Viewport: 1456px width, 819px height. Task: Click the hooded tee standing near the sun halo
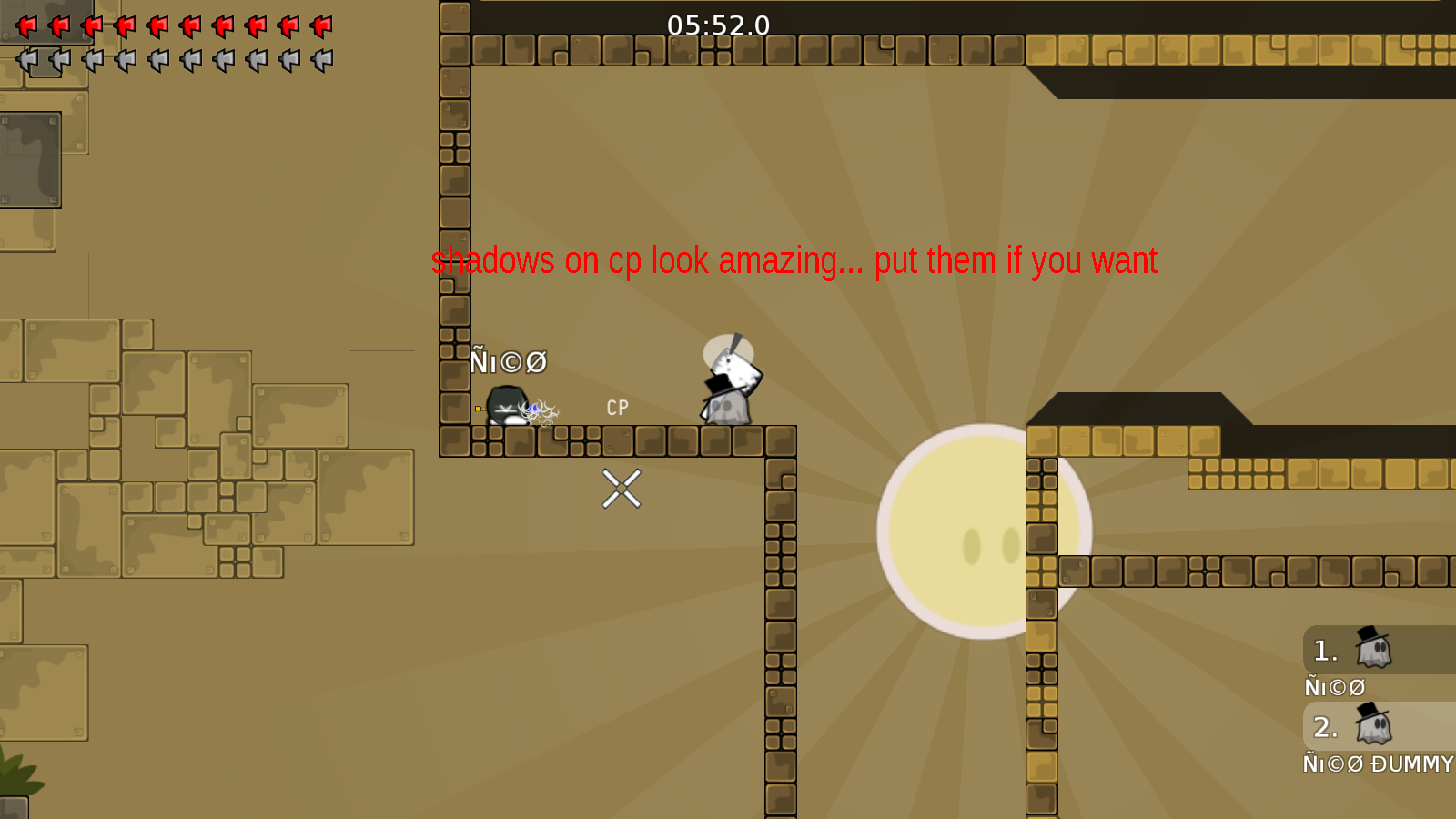[728, 387]
